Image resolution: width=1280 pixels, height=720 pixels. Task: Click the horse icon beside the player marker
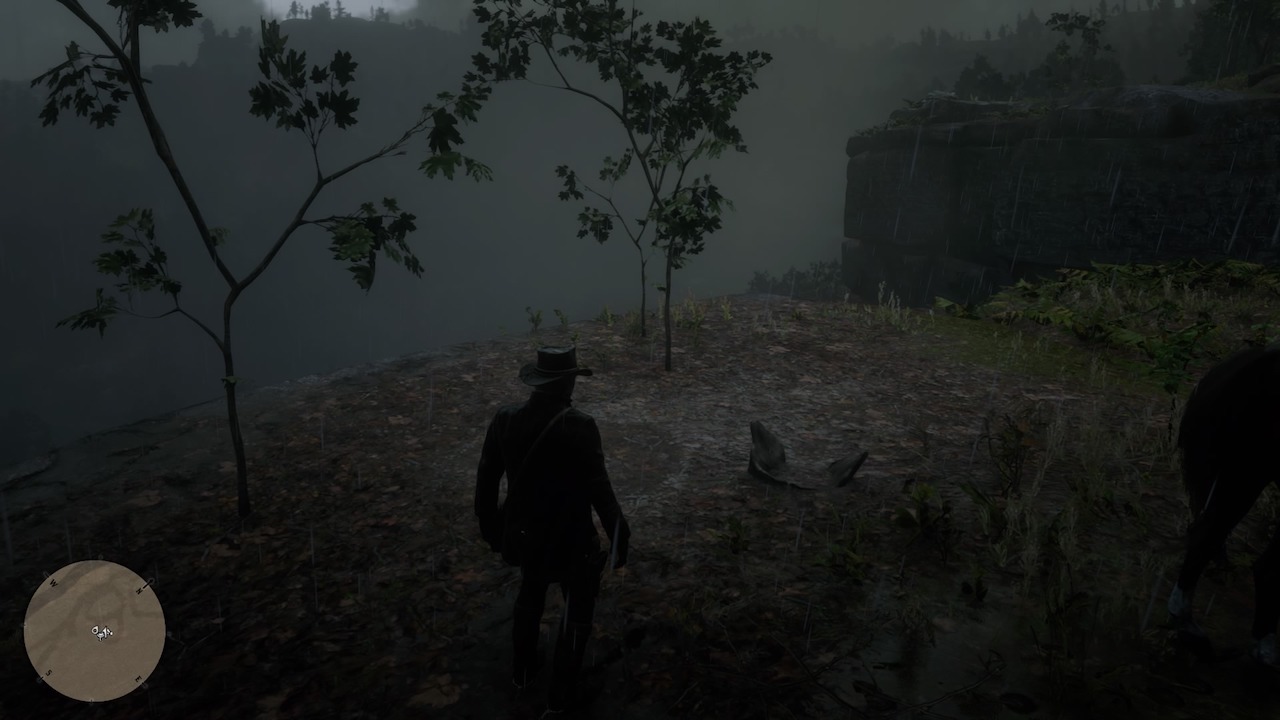[95, 630]
